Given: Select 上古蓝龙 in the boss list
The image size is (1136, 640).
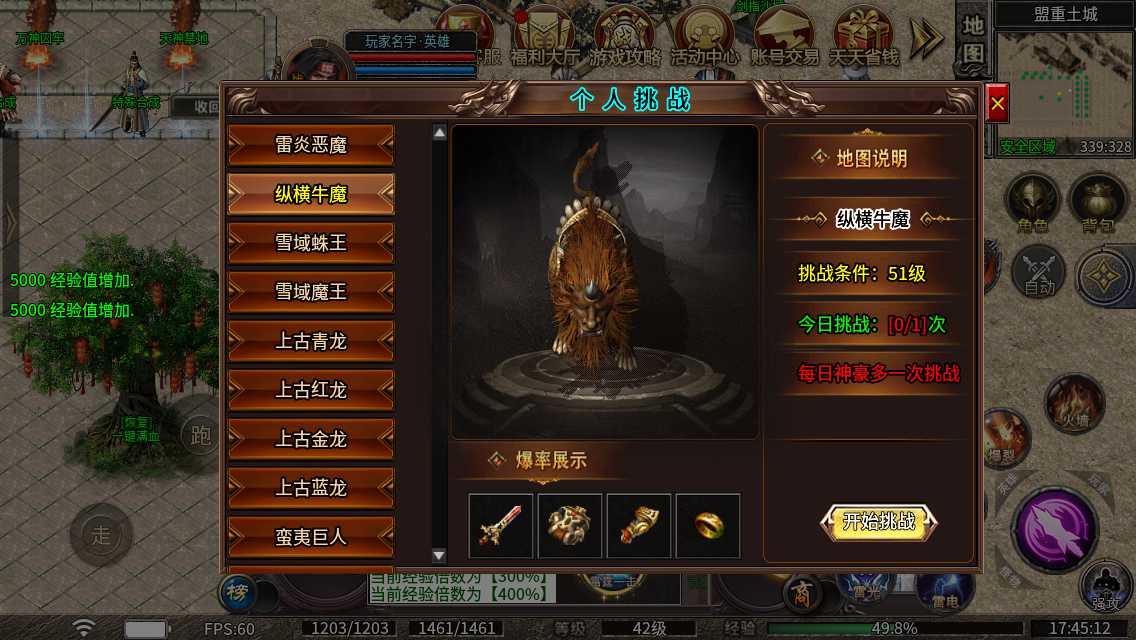Looking at the screenshot, I should [311, 488].
